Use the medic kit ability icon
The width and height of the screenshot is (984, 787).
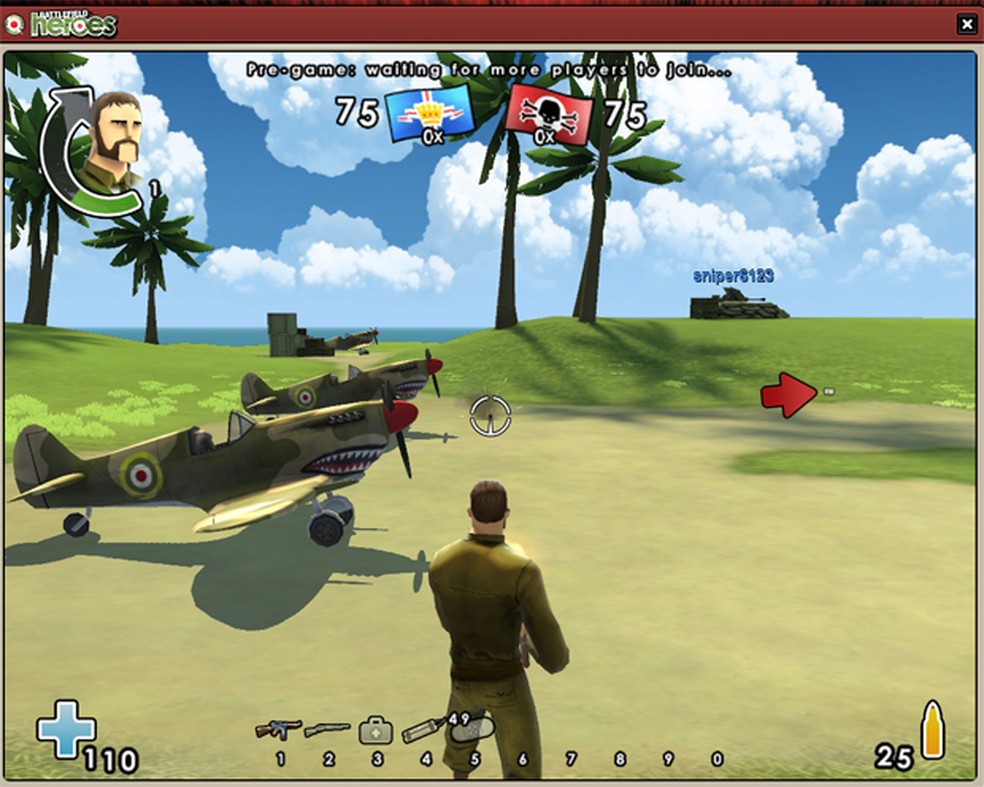coord(375,729)
